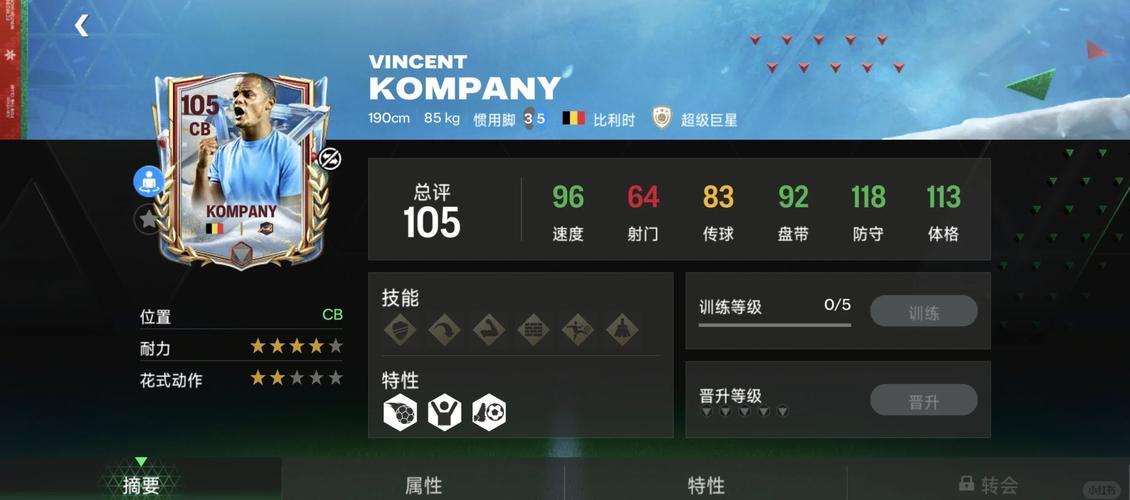
Task: Inspect the flexed arm skill icon
Action: [x=490, y=329]
